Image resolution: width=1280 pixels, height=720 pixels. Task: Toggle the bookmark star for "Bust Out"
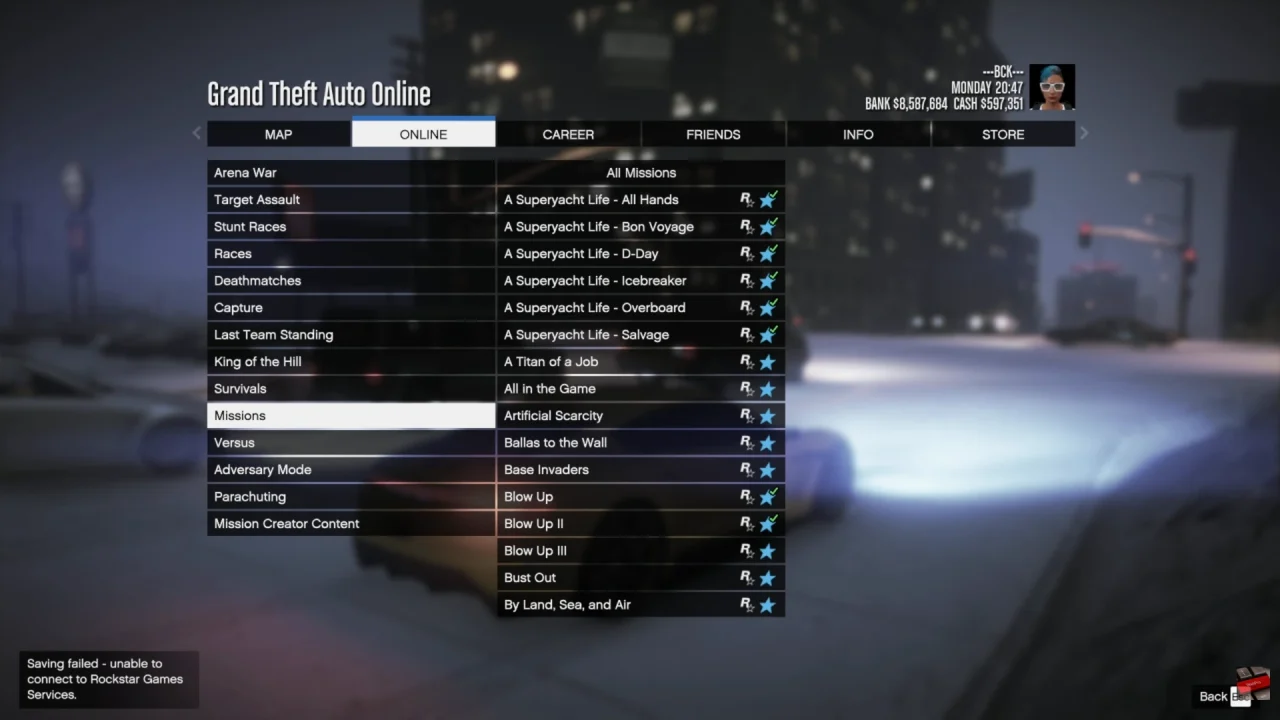pos(768,577)
